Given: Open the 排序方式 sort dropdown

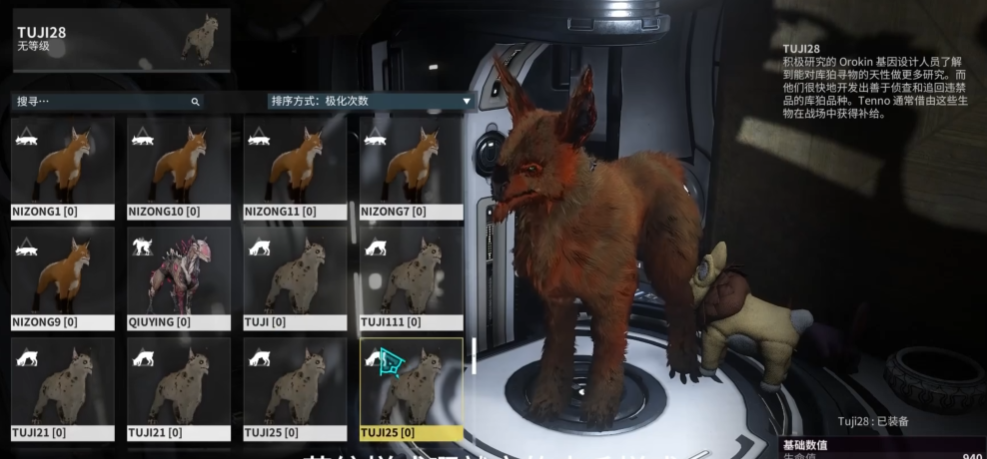Looking at the screenshot, I should pos(370,101).
